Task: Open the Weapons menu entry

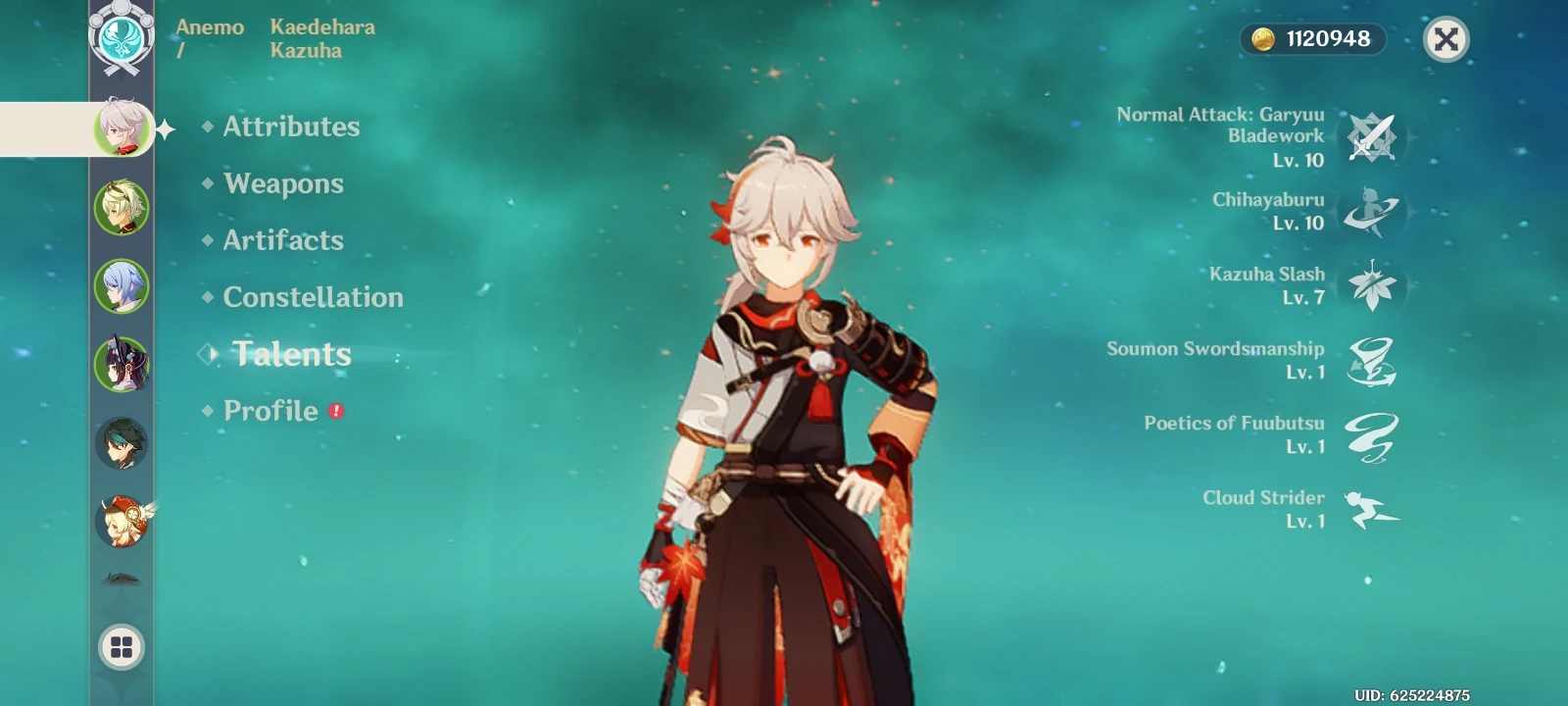Action: (x=283, y=183)
